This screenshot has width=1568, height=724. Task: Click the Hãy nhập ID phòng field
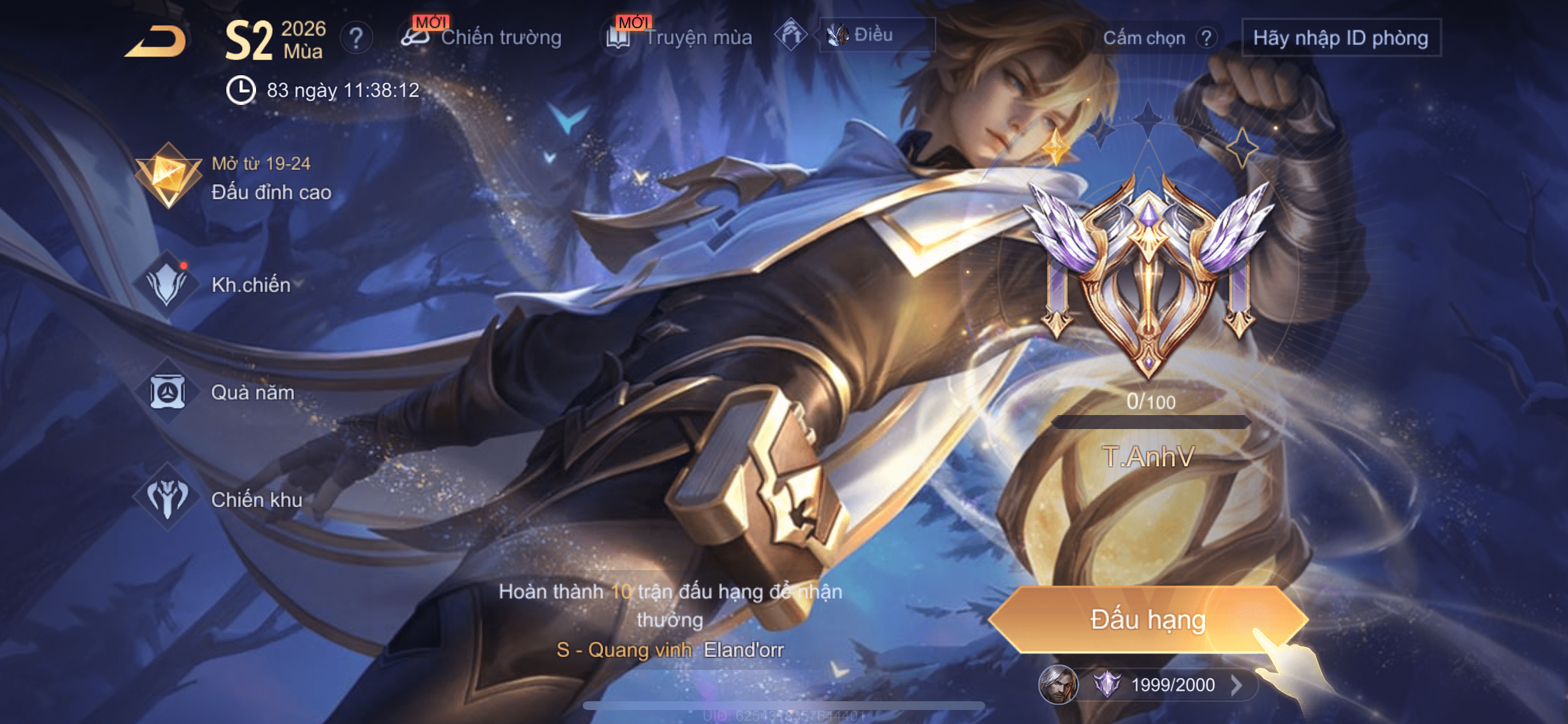click(x=1340, y=38)
